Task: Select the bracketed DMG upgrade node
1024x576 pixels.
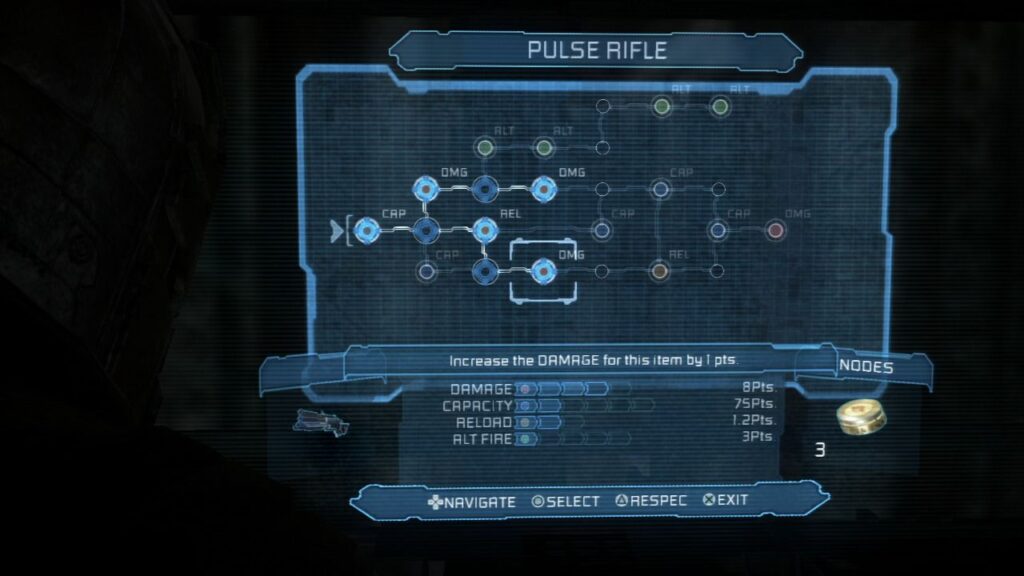Action: point(543,271)
